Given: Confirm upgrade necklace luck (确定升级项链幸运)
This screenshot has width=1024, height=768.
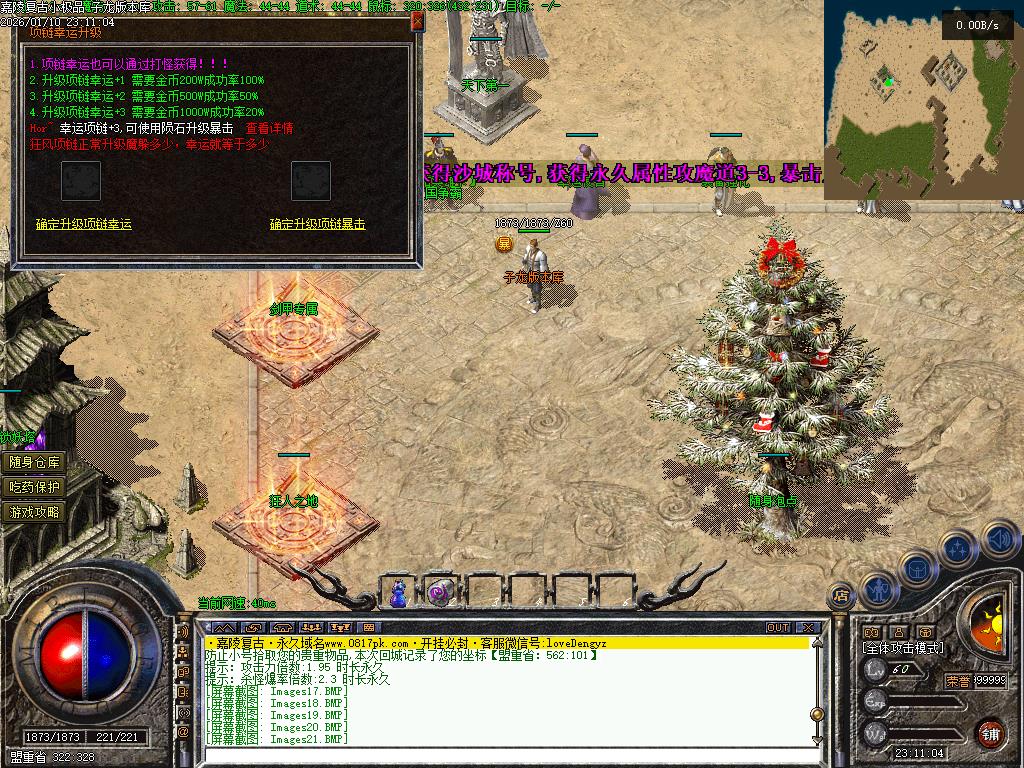Looking at the screenshot, I should [x=83, y=224].
